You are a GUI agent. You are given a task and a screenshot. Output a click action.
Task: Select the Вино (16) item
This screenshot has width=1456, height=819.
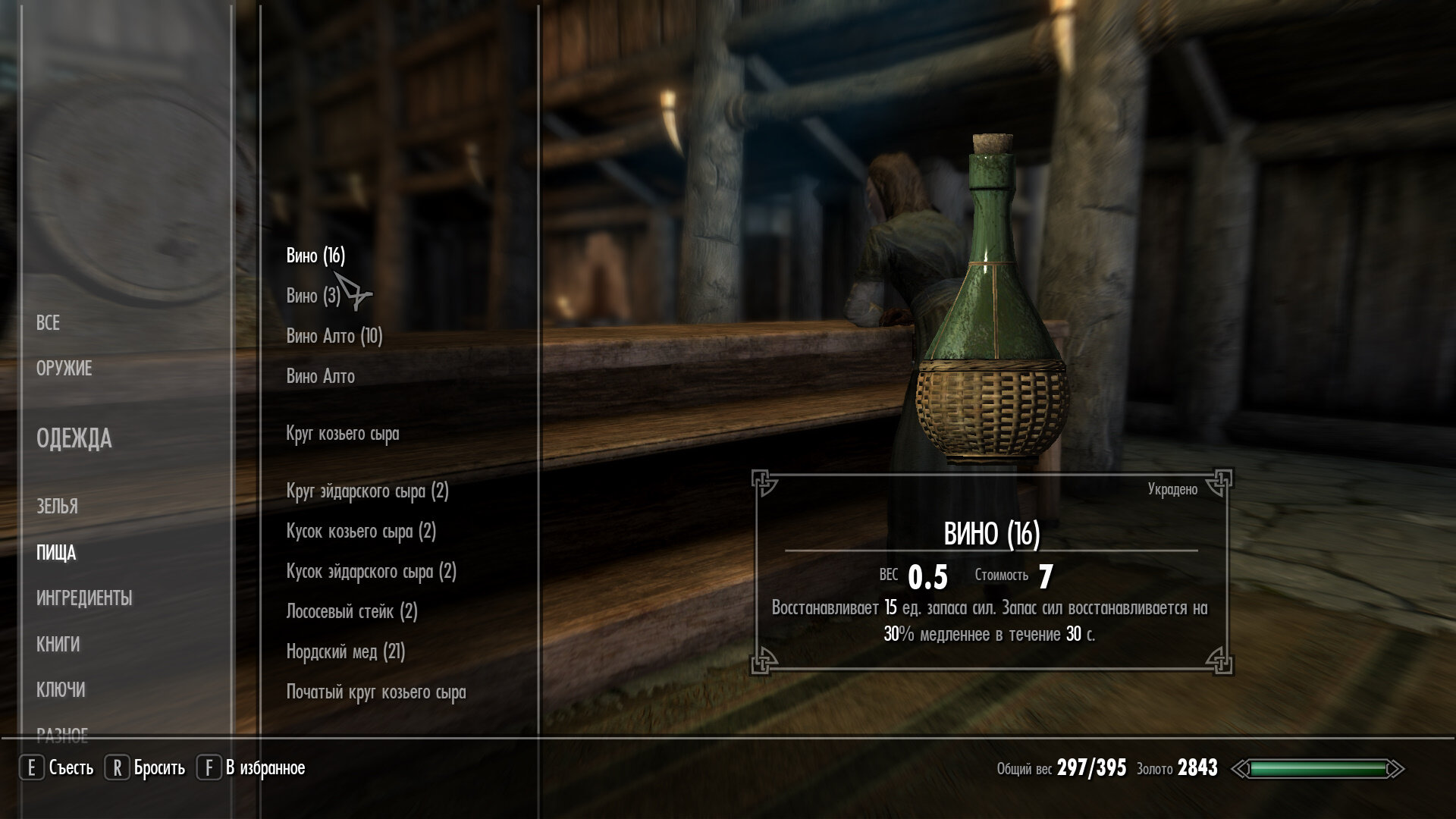pos(315,256)
